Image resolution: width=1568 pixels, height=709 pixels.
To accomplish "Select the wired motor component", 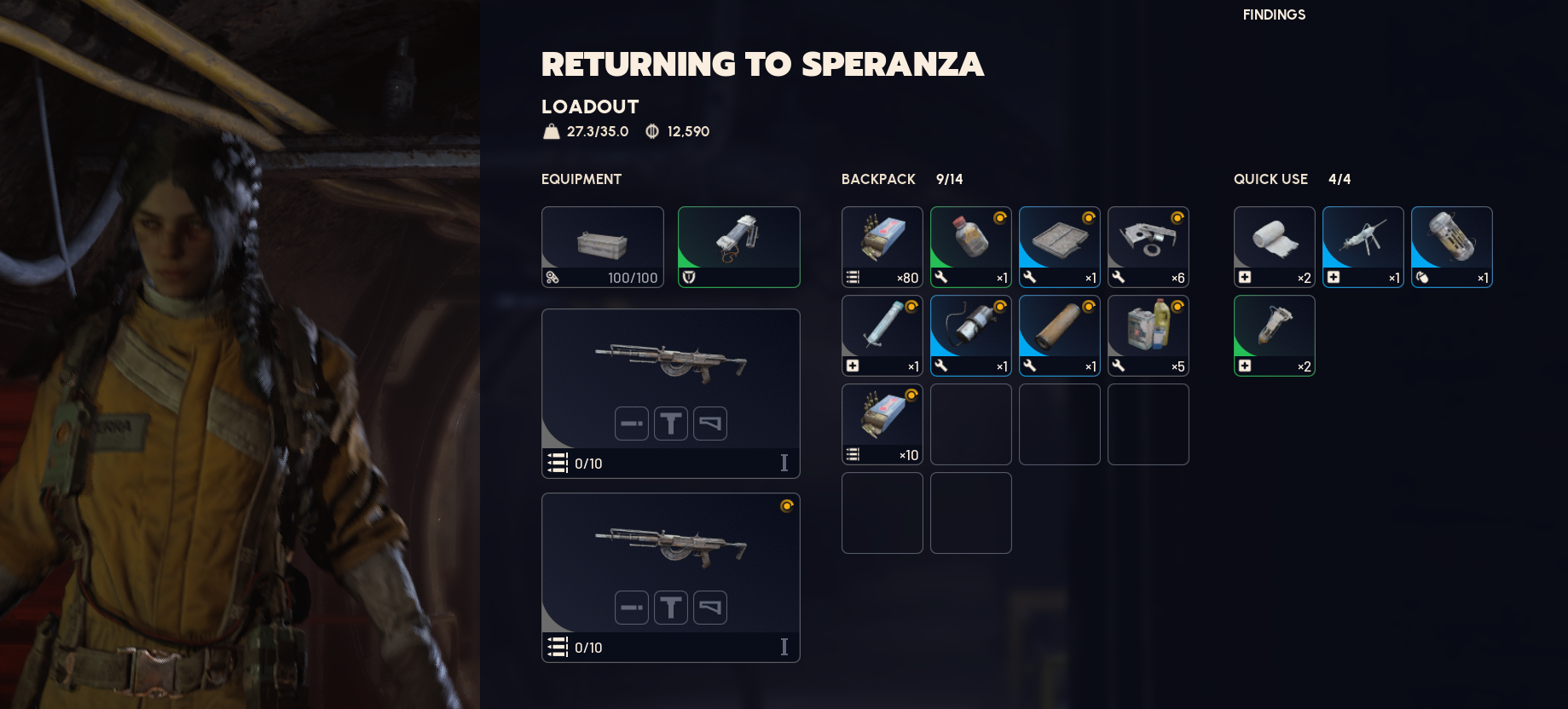I will (970, 335).
